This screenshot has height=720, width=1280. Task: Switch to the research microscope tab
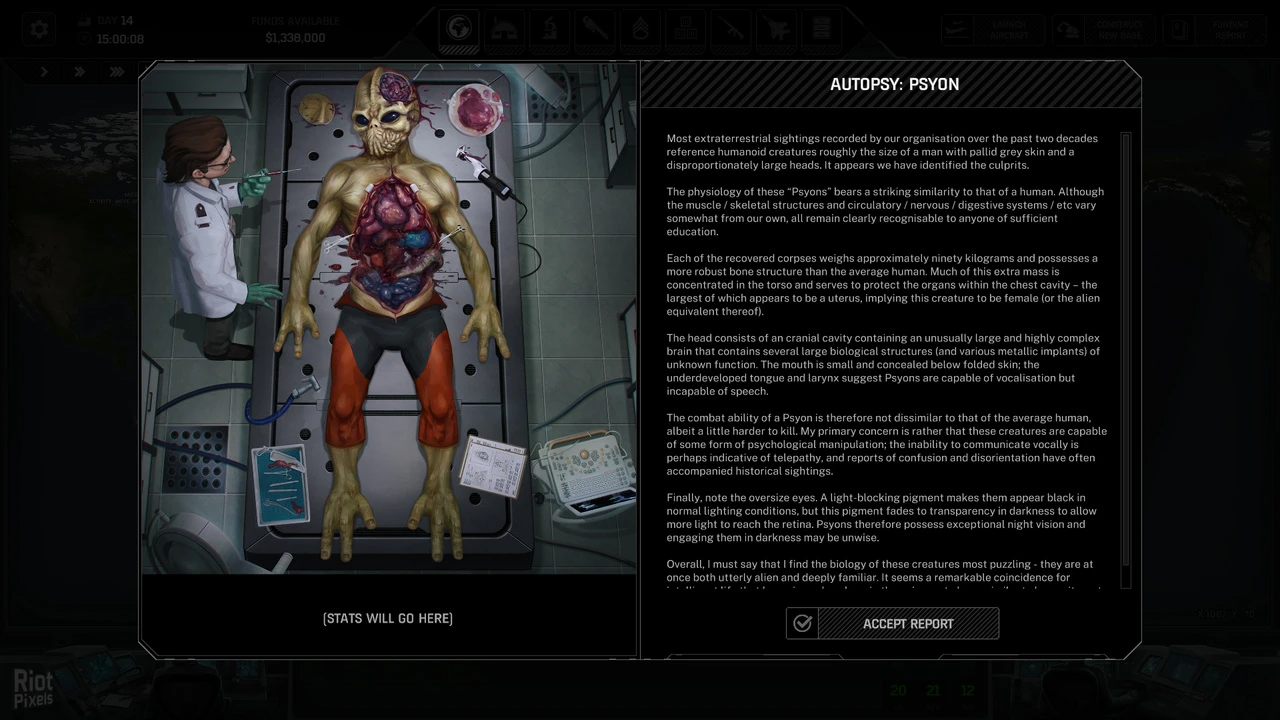click(x=549, y=30)
